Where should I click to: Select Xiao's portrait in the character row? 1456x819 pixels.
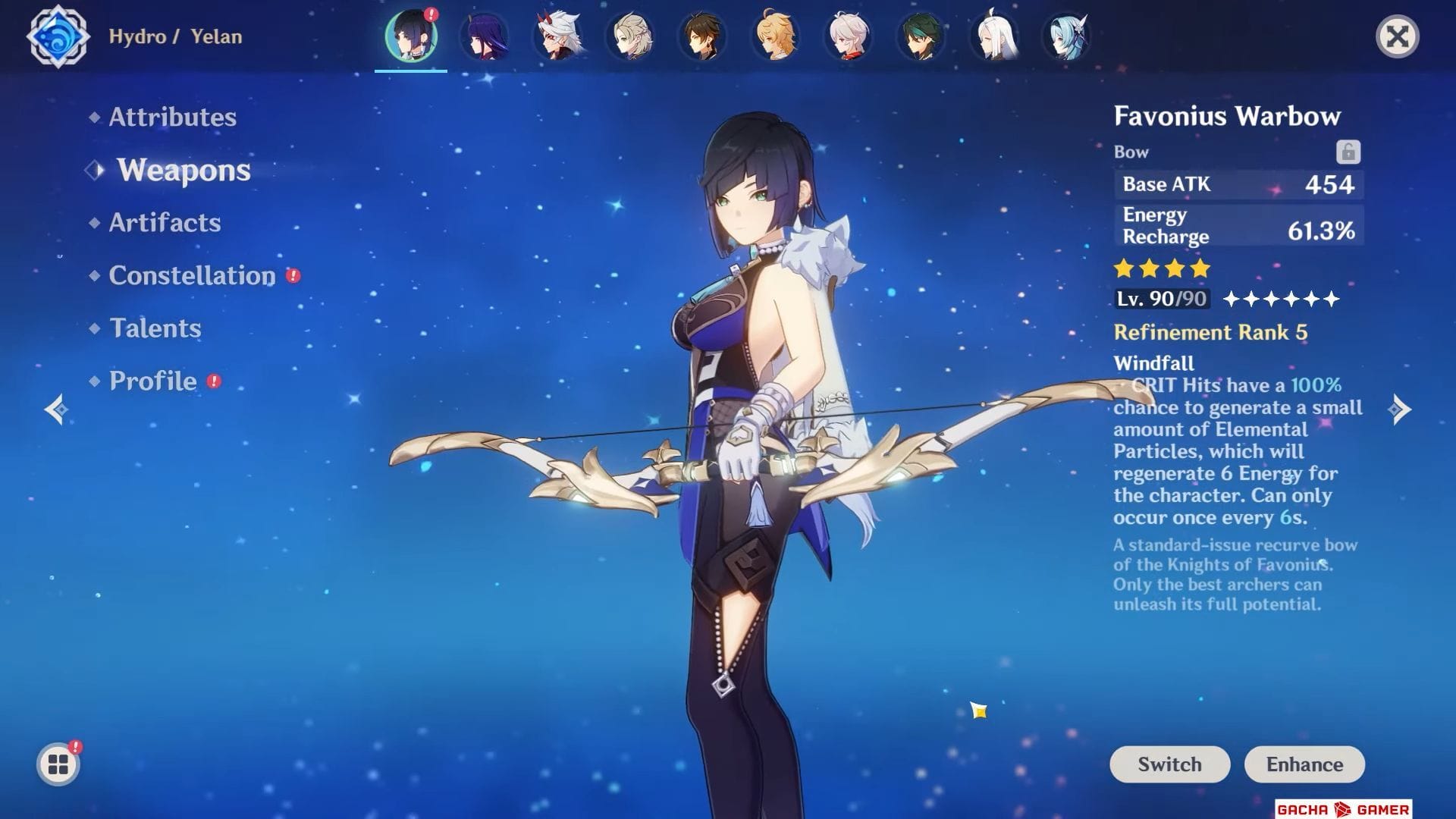click(921, 38)
